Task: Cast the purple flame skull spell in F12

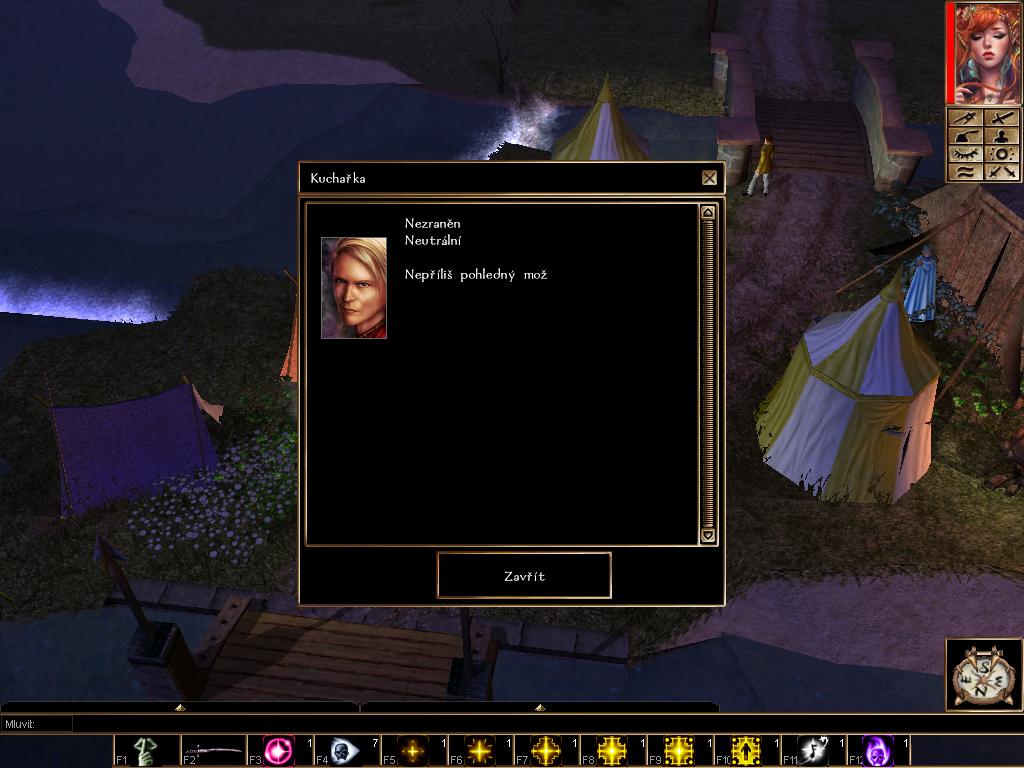Action: pos(878,750)
